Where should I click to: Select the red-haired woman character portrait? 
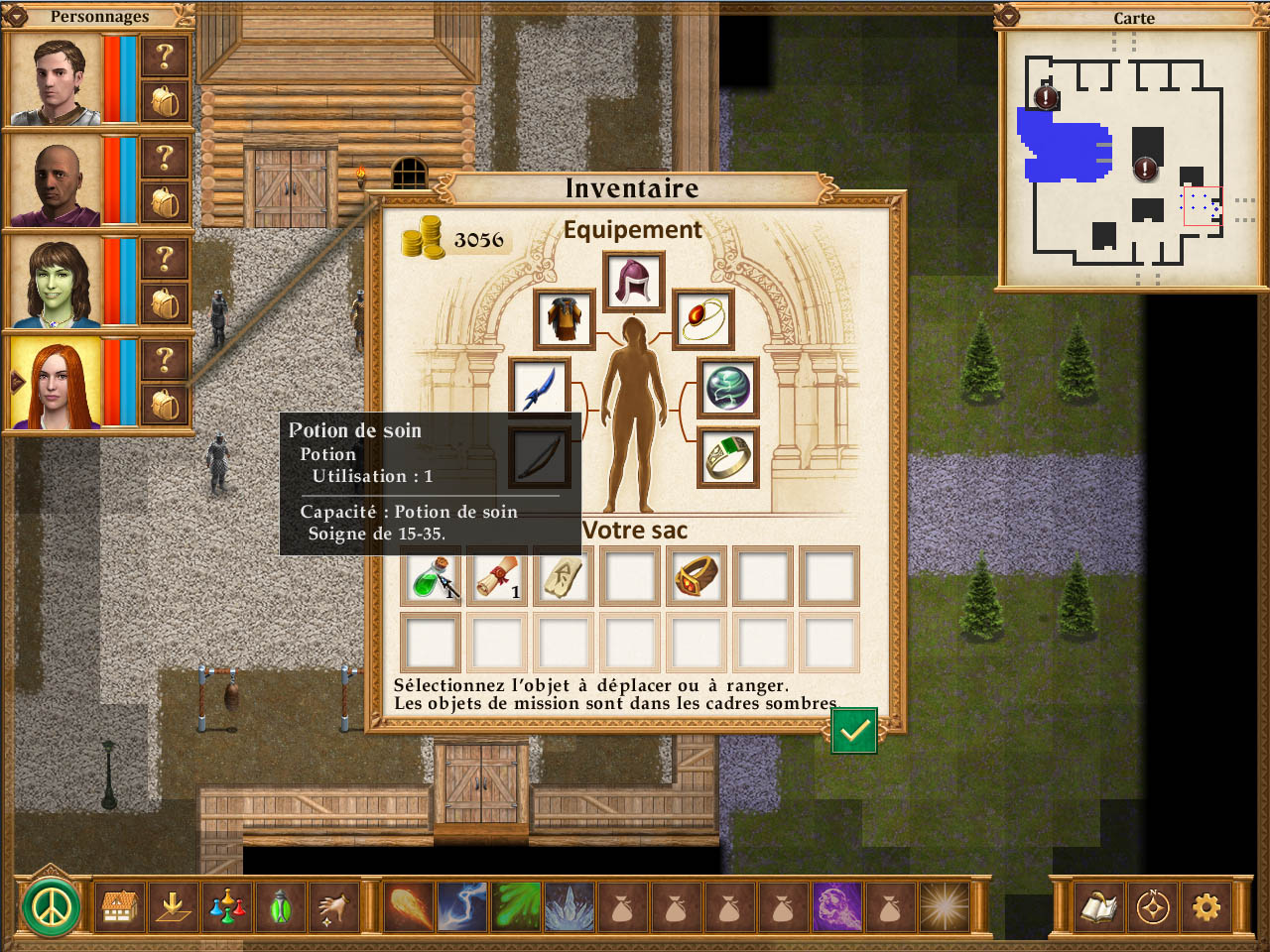(x=55, y=384)
